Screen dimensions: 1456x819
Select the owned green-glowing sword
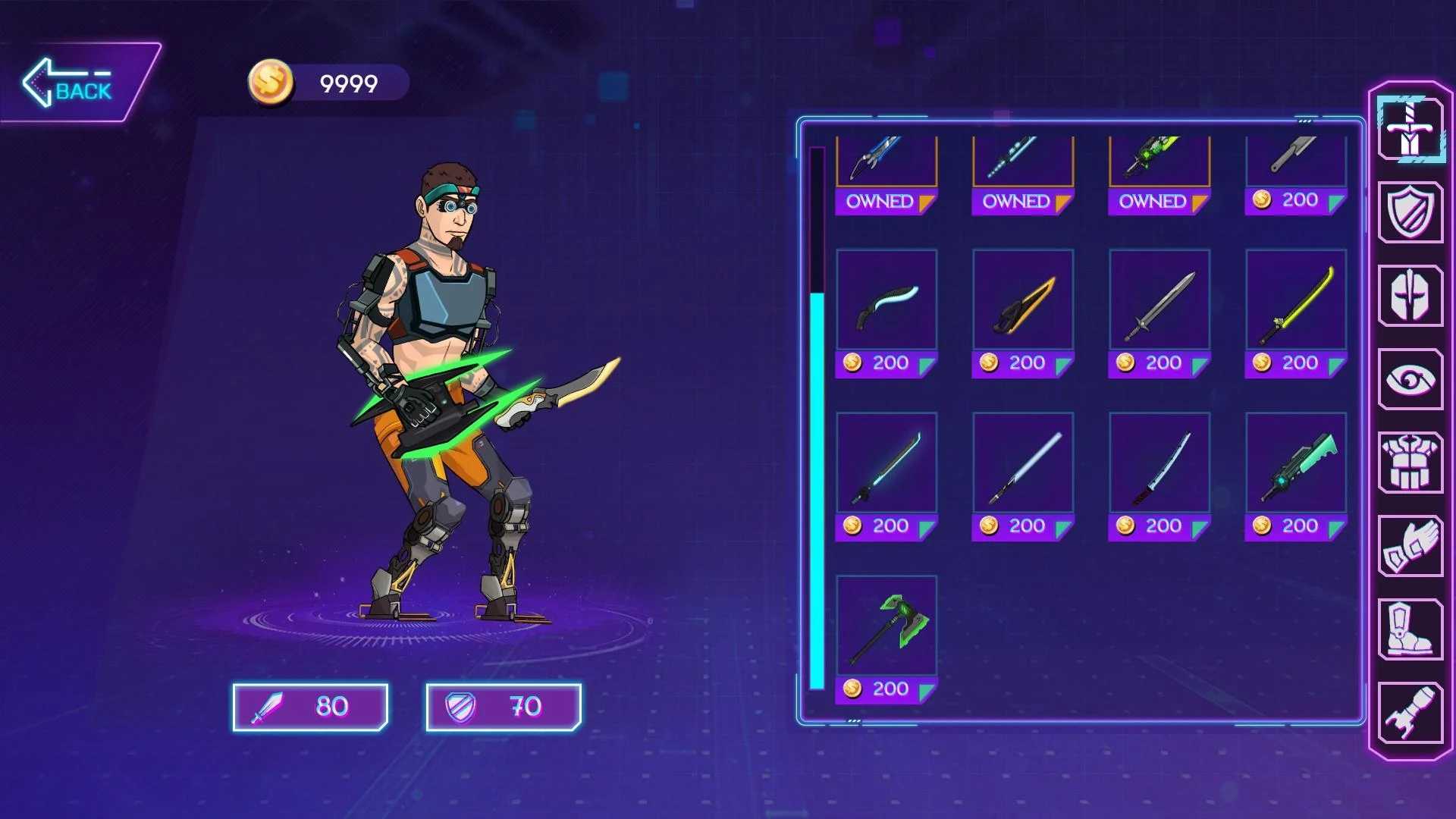coord(1159,163)
